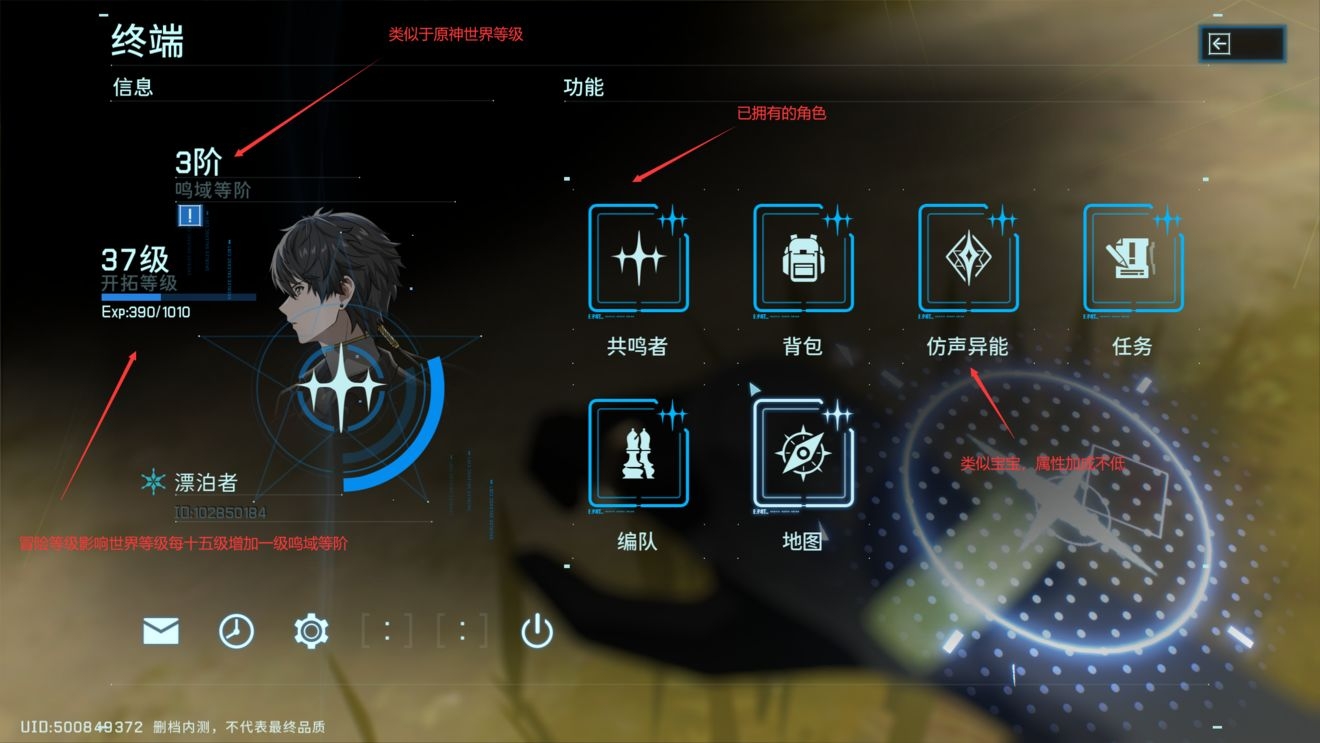Click the power/logout icon

534,631
